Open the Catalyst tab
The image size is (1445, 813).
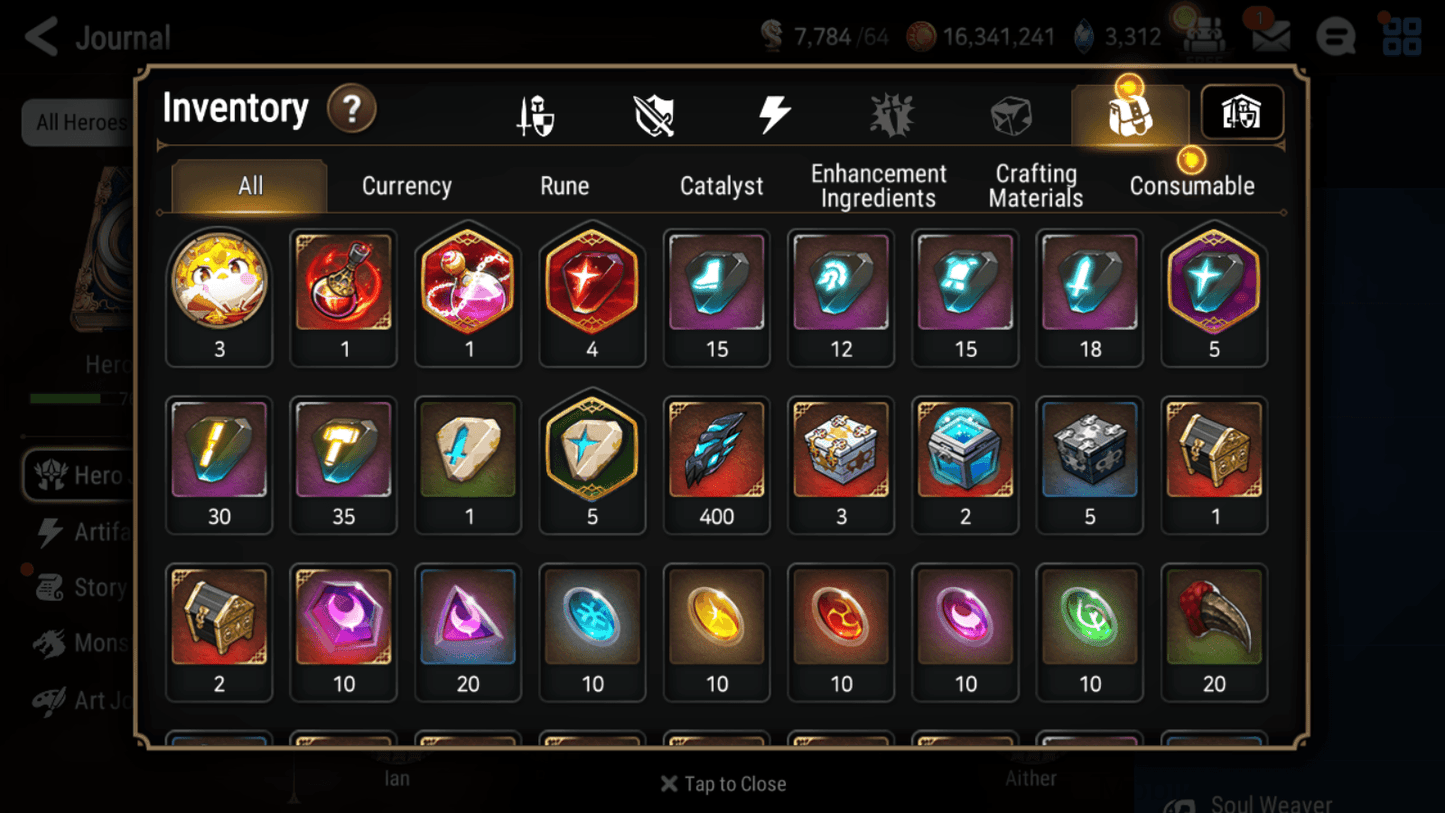722,185
